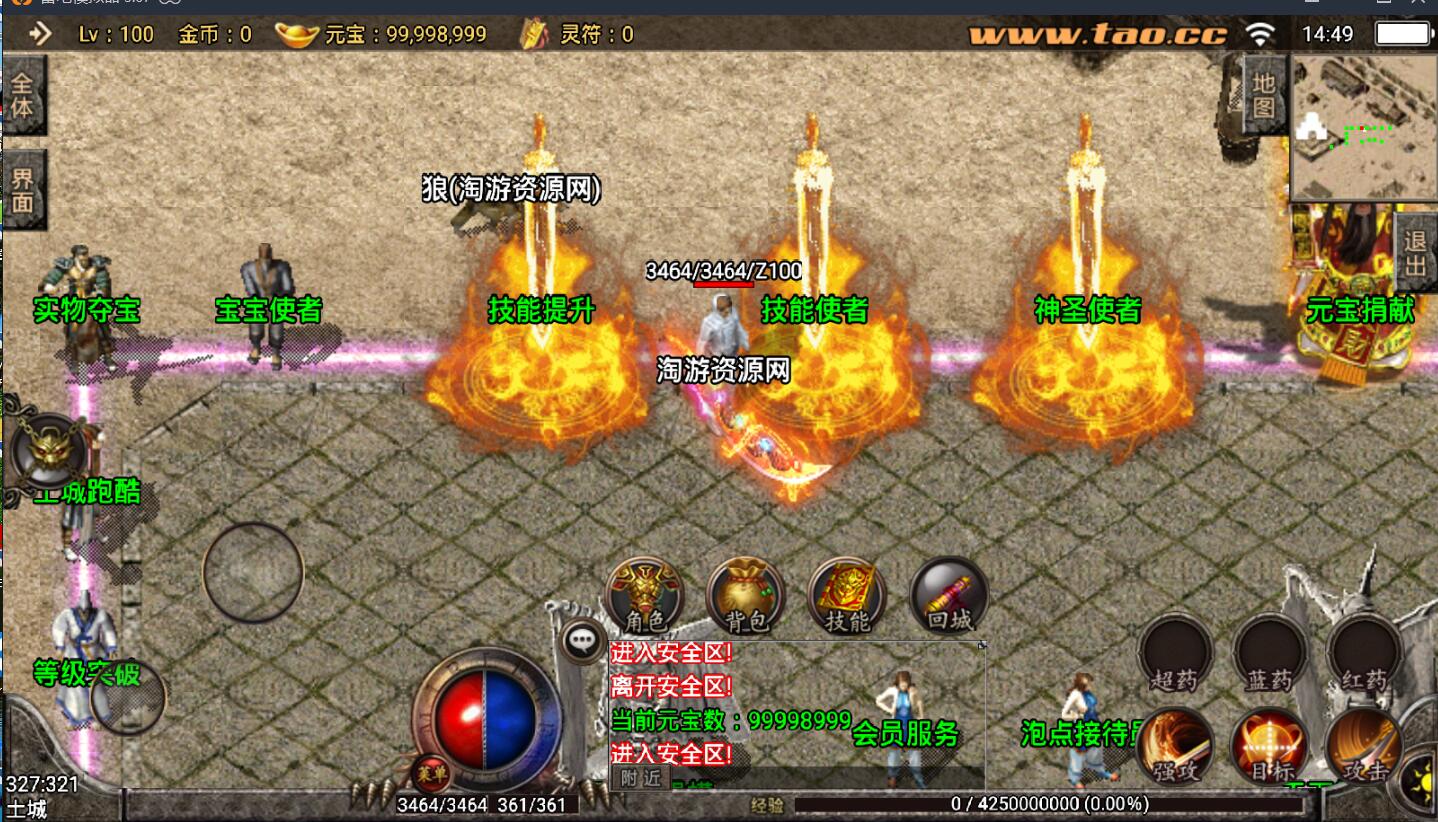Open the 菜单 menu button

[x=431, y=773]
